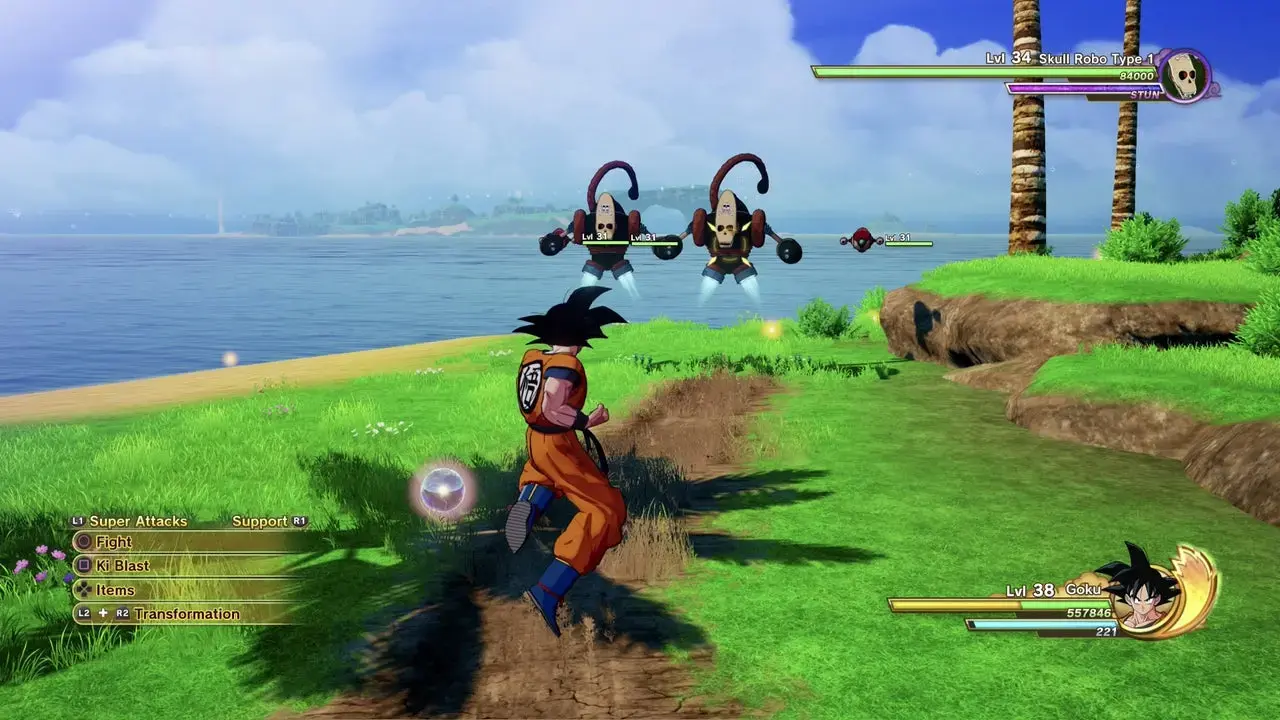The image size is (1280, 720).
Task: Open the Items menu entry
Action: 115,590
